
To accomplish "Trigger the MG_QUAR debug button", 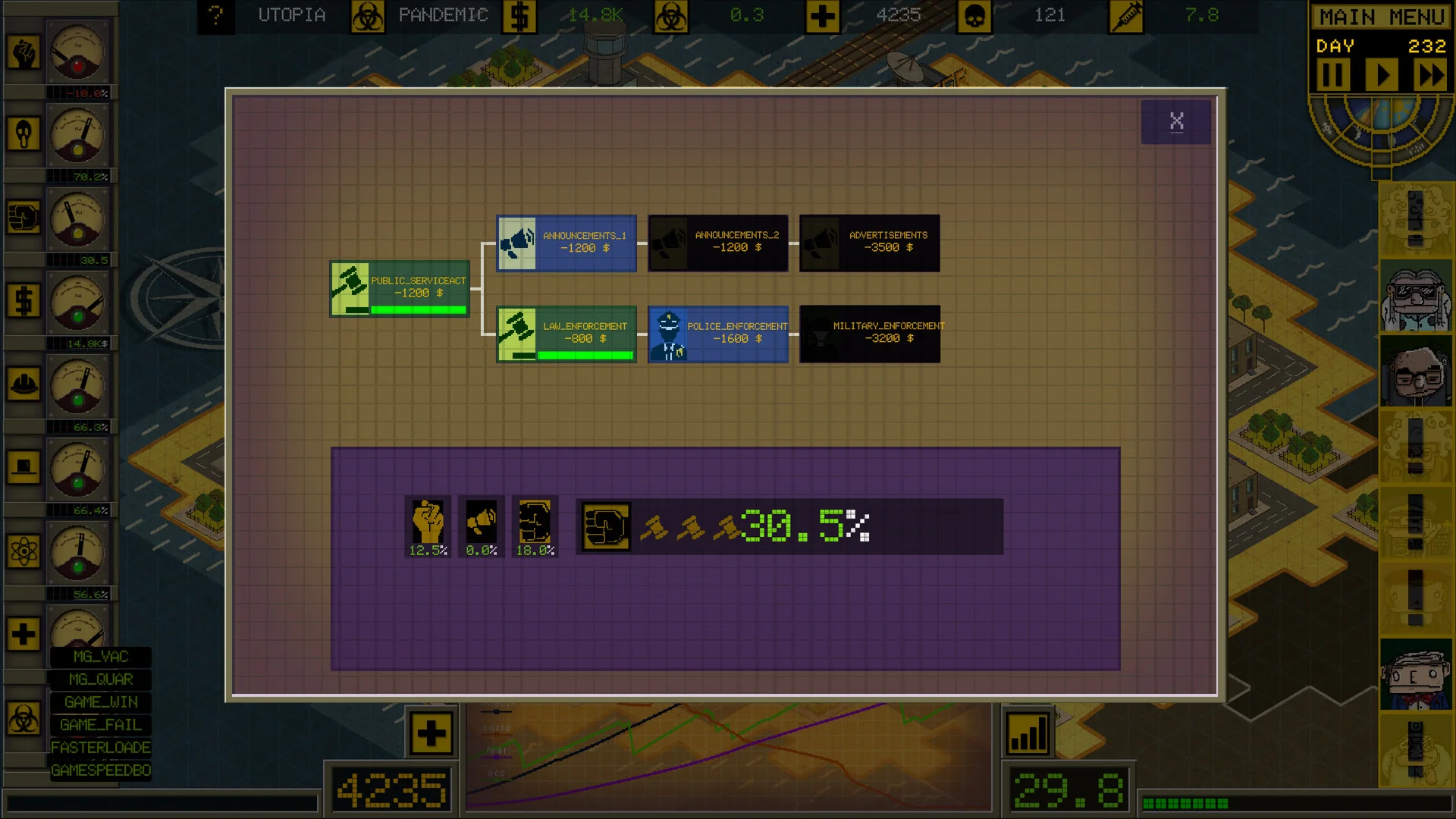I will 101,679.
